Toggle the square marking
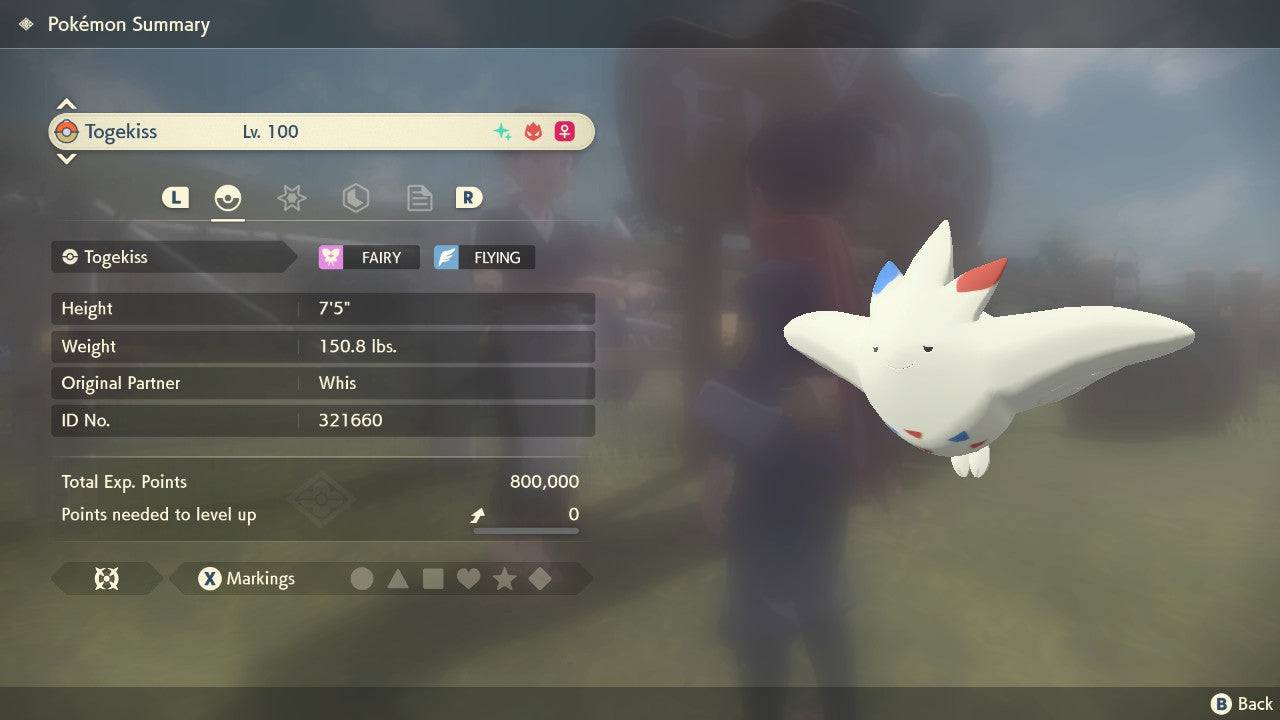The width and height of the screenshot is (1280, 720). [x=433, y=579]
